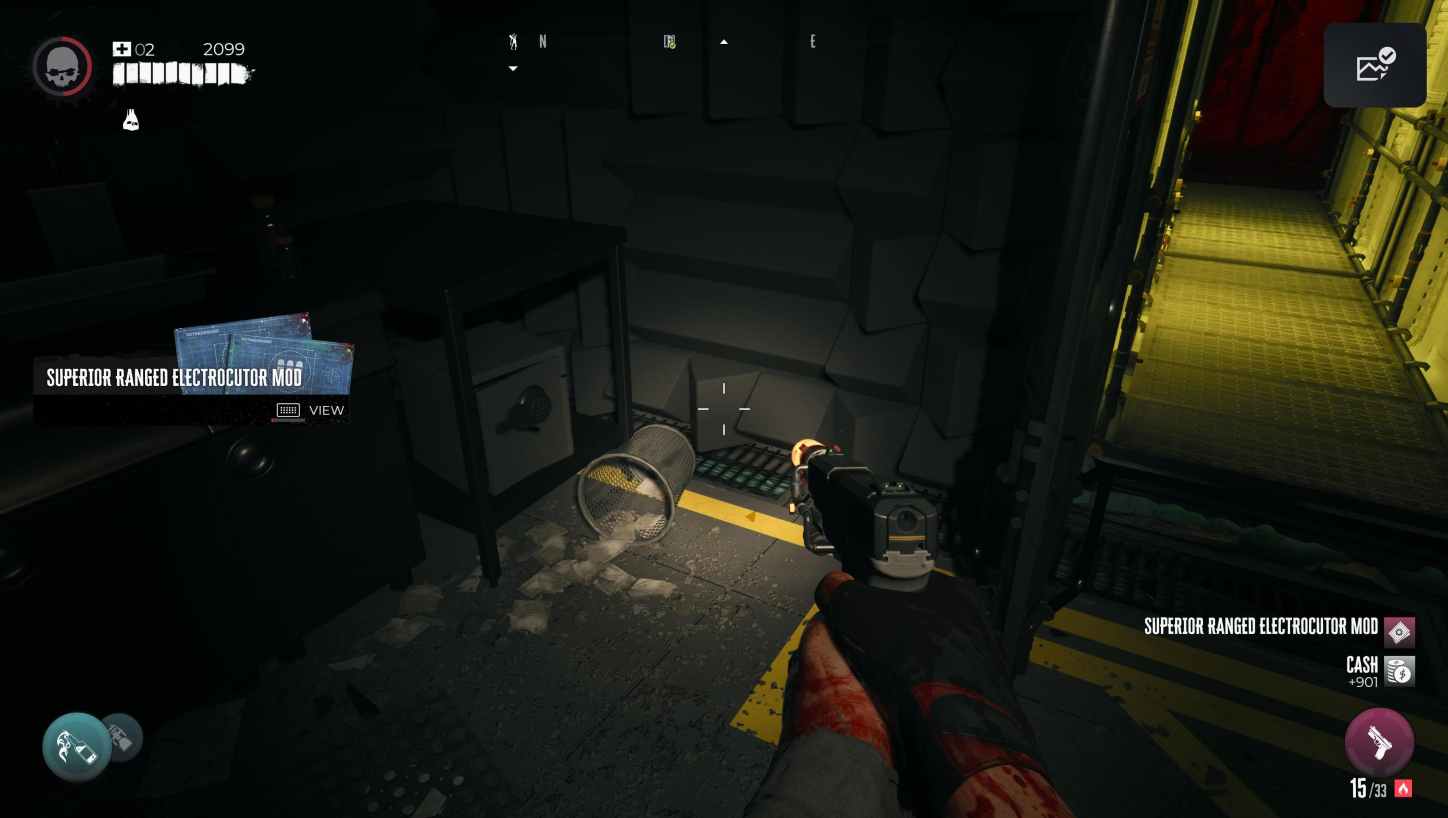Select the pink pistol weapon icon
This screenshot has width=1448, height=818.
(x=1379, y=742)
